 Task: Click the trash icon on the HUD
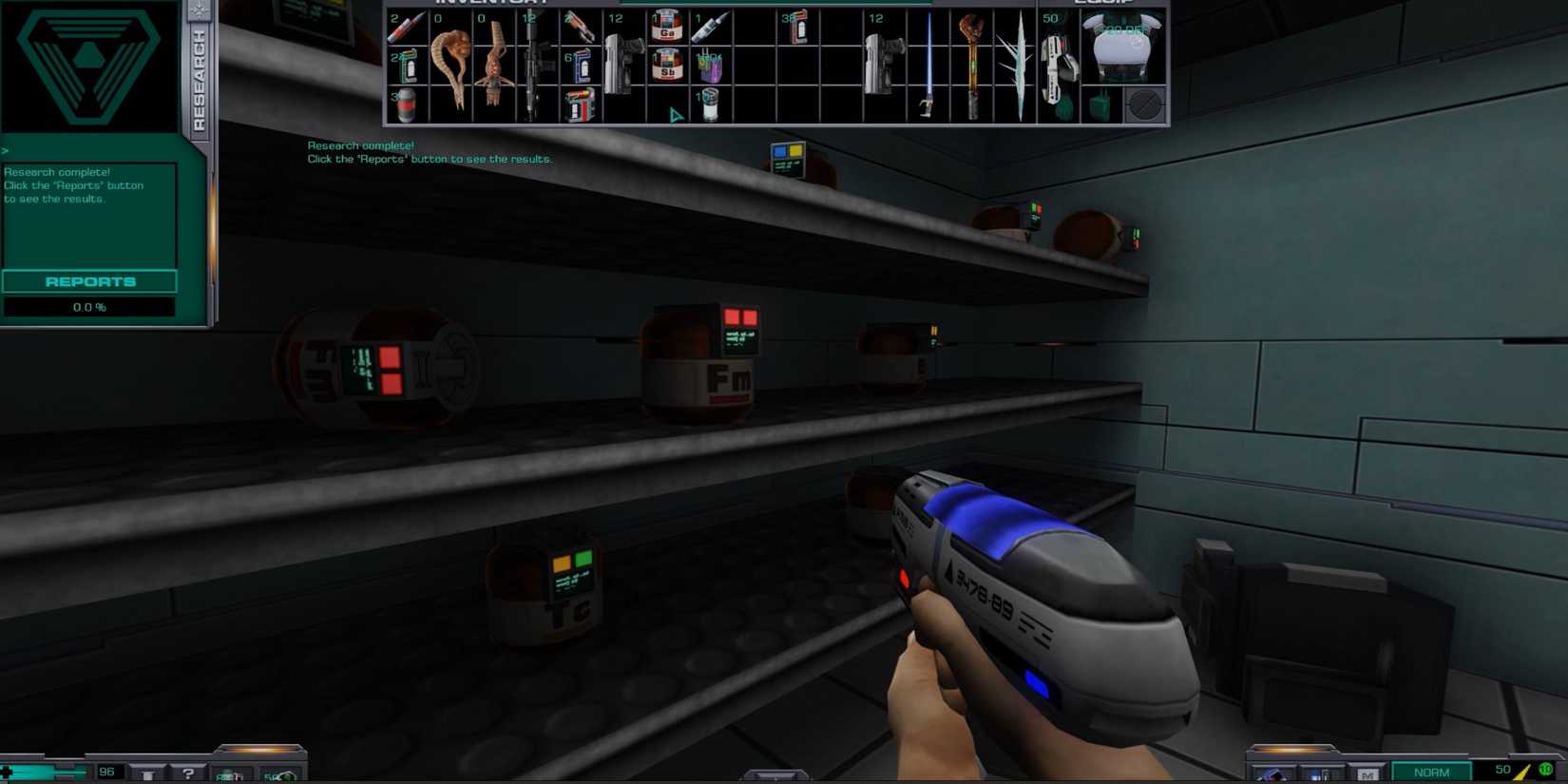[x=148, y=775]
